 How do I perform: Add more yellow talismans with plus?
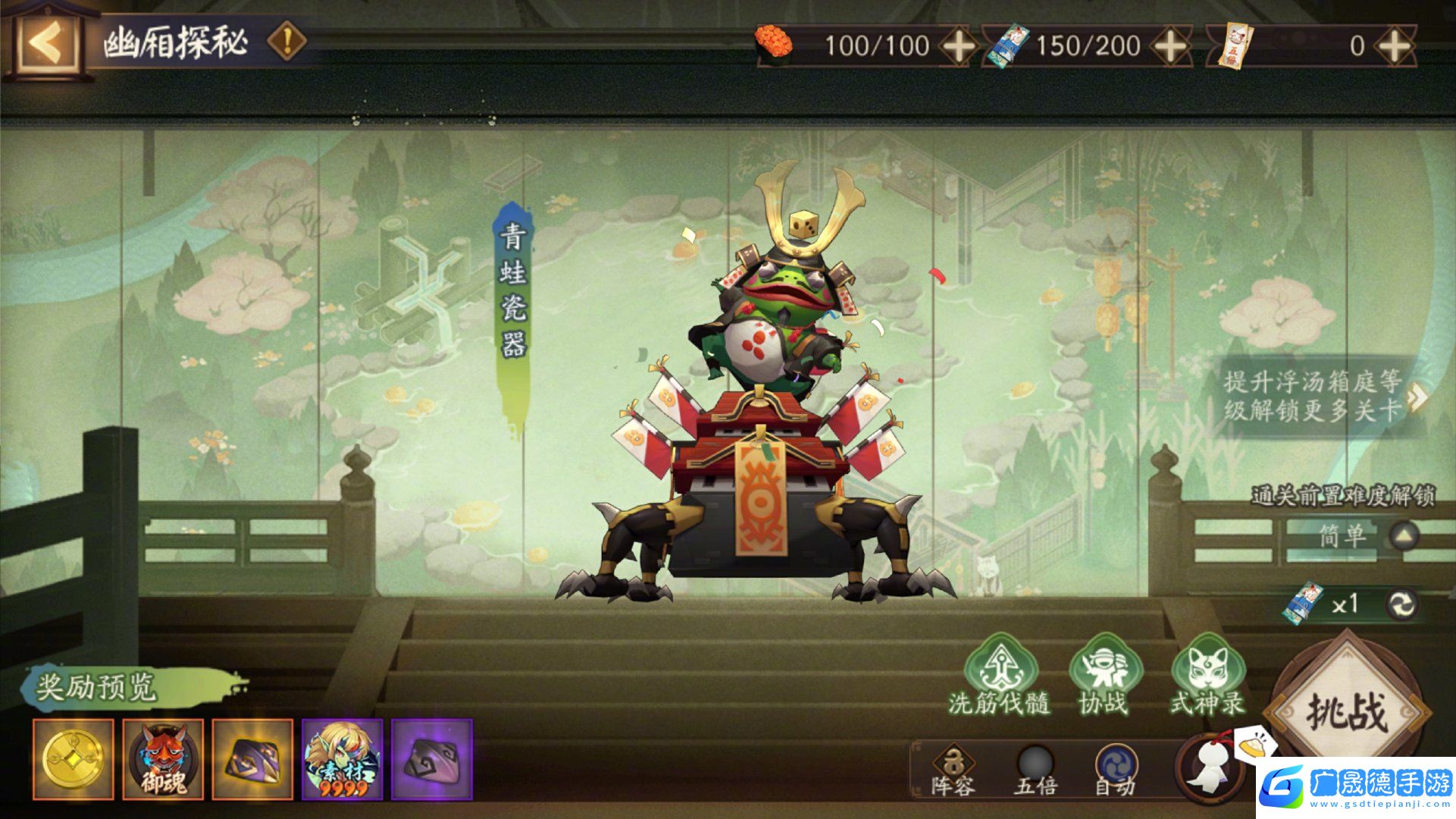1395,45
